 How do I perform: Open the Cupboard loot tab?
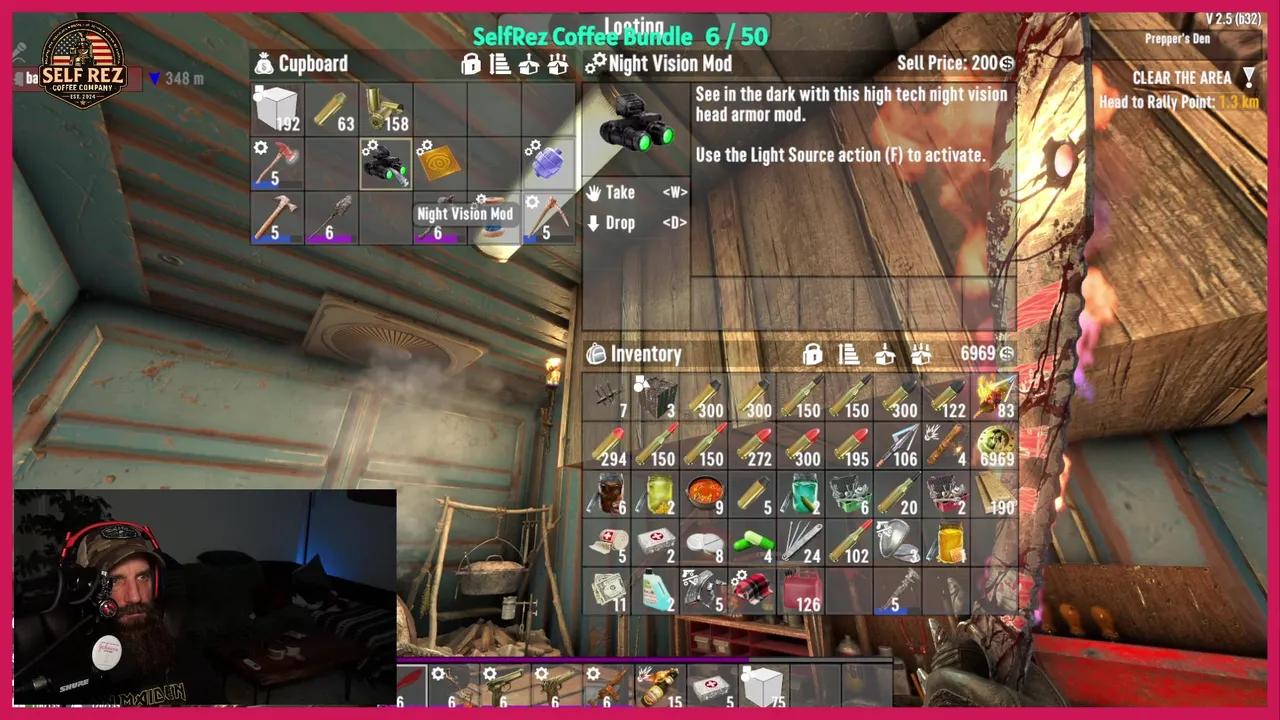pyautogui.click(x=312, y=64)
